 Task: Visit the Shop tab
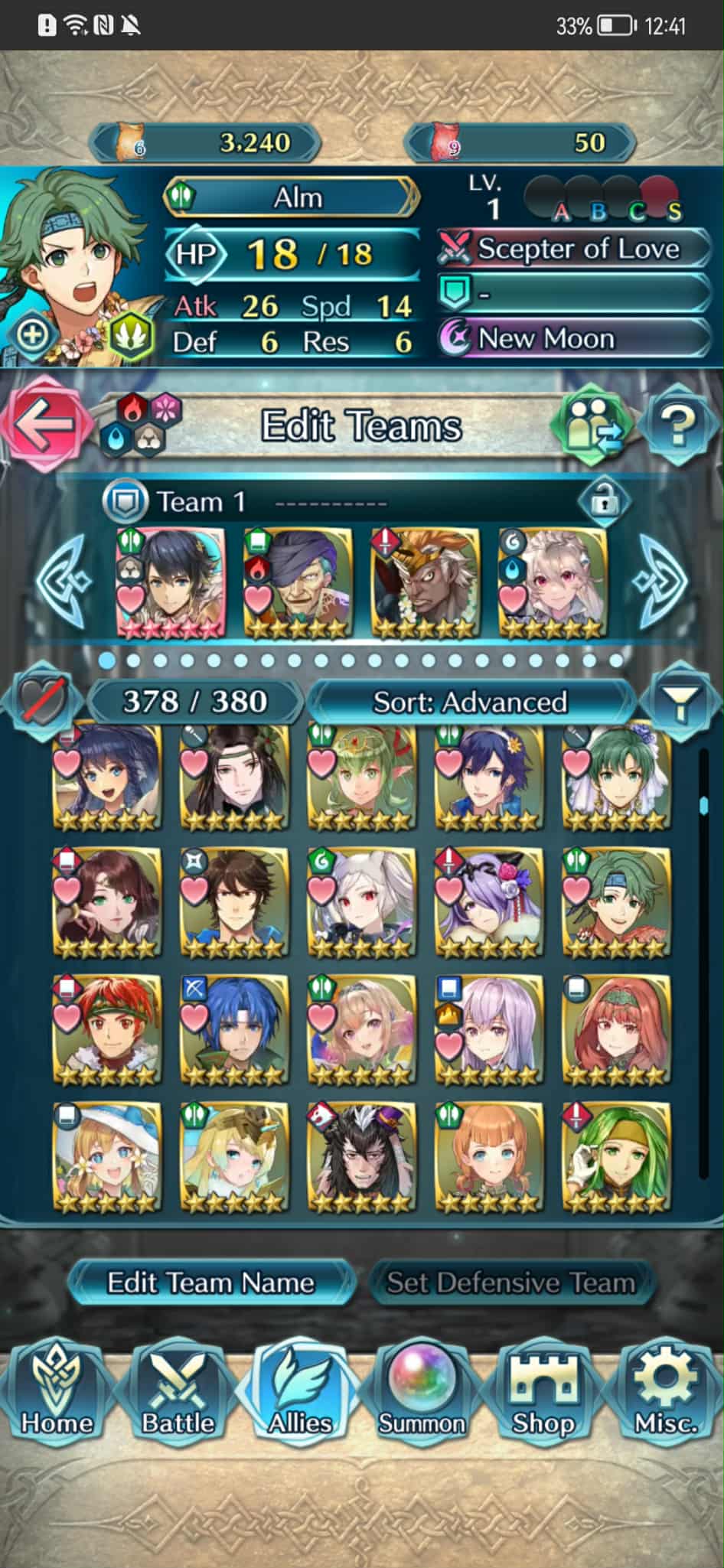tap(543, 1393)
